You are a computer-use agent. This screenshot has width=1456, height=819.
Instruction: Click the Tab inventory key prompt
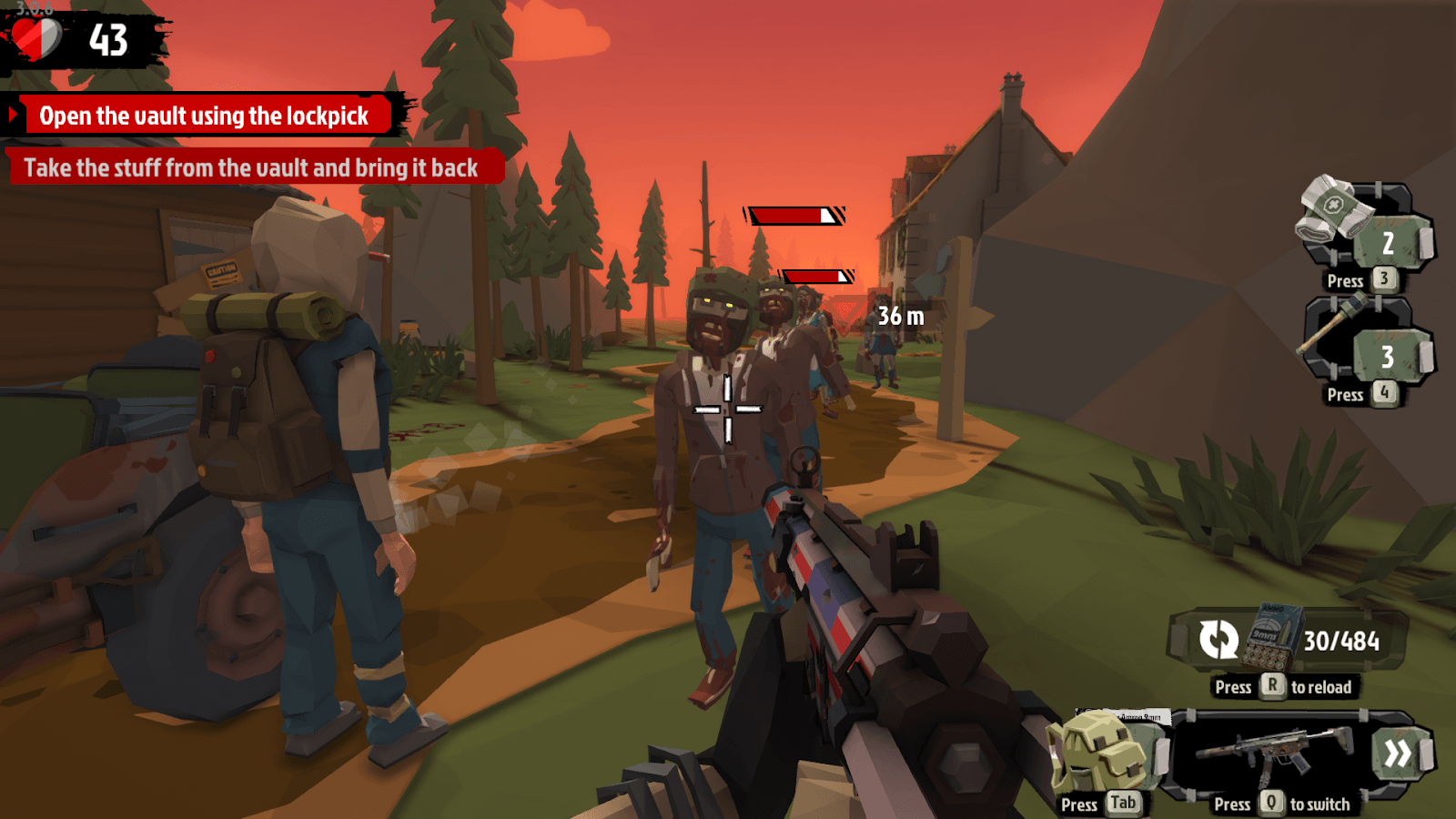click(x=1124, y=804)
